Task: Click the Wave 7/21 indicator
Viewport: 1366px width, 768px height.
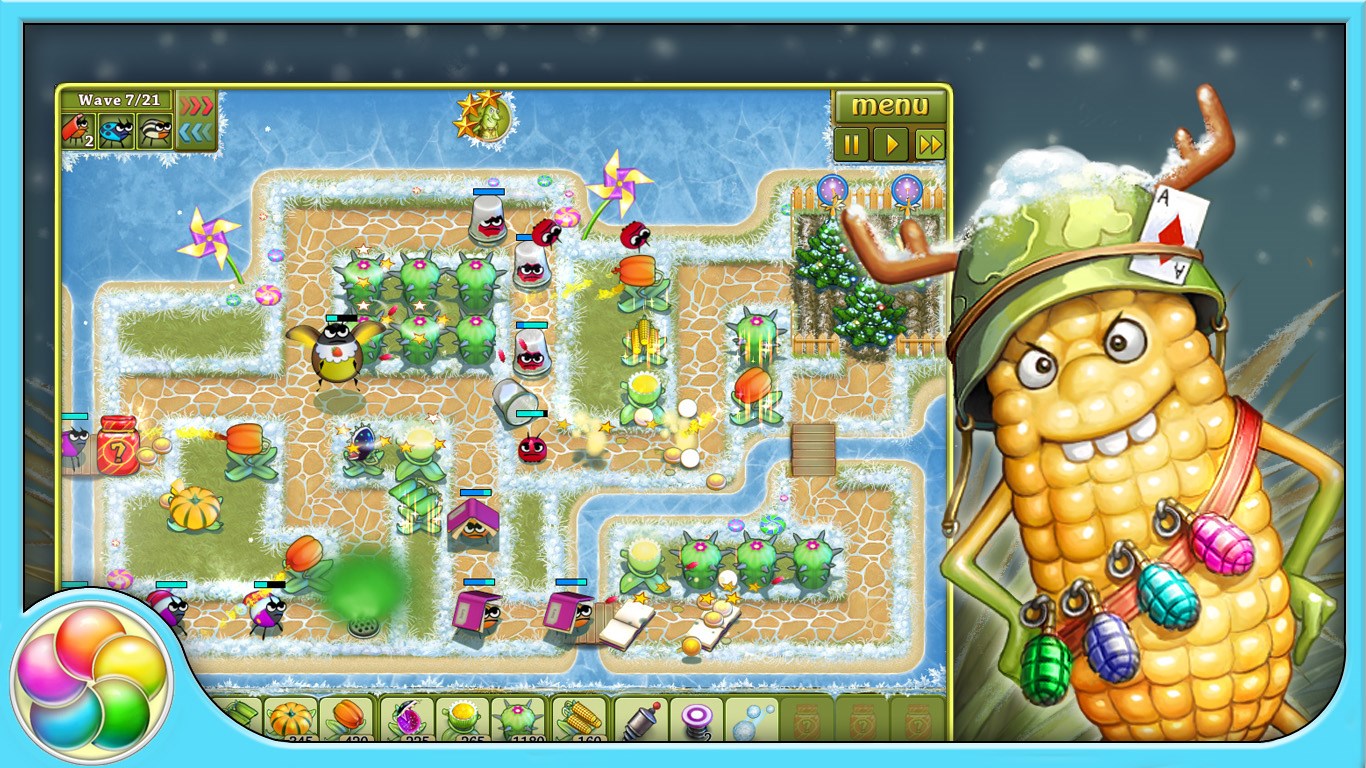Action: tap(119, 101)
